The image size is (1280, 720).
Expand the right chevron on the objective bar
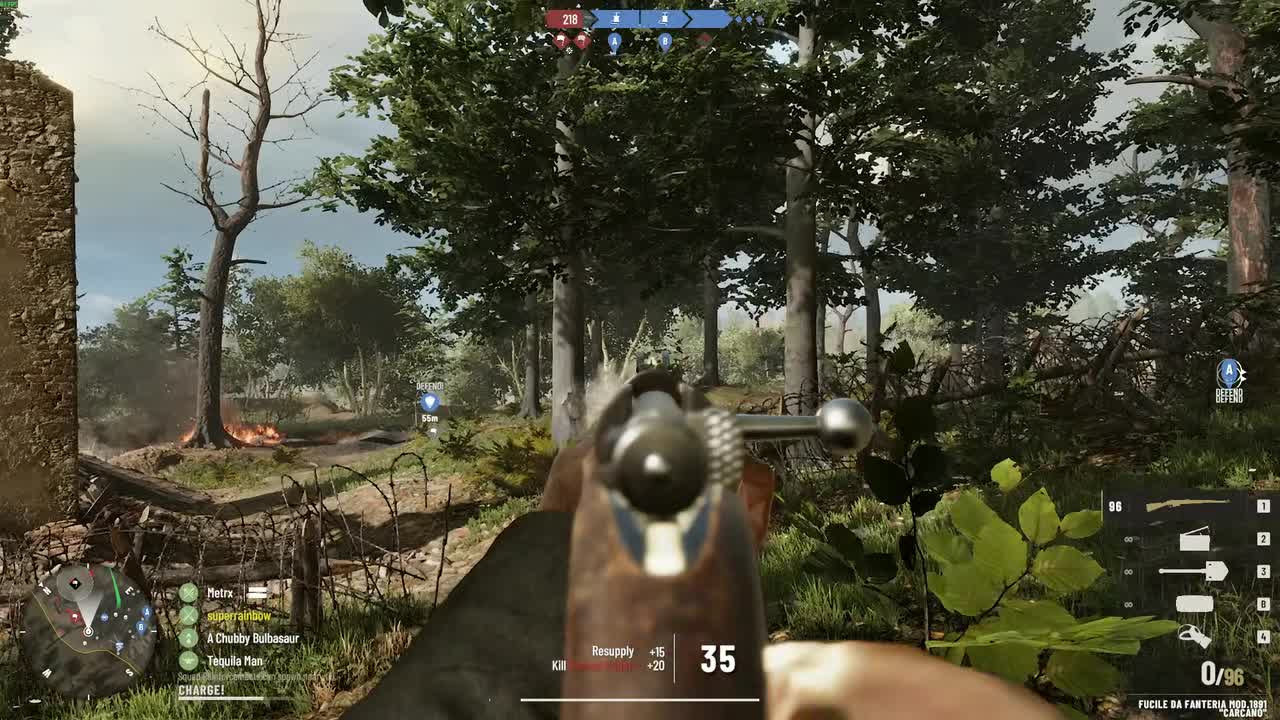pos(689,18)
